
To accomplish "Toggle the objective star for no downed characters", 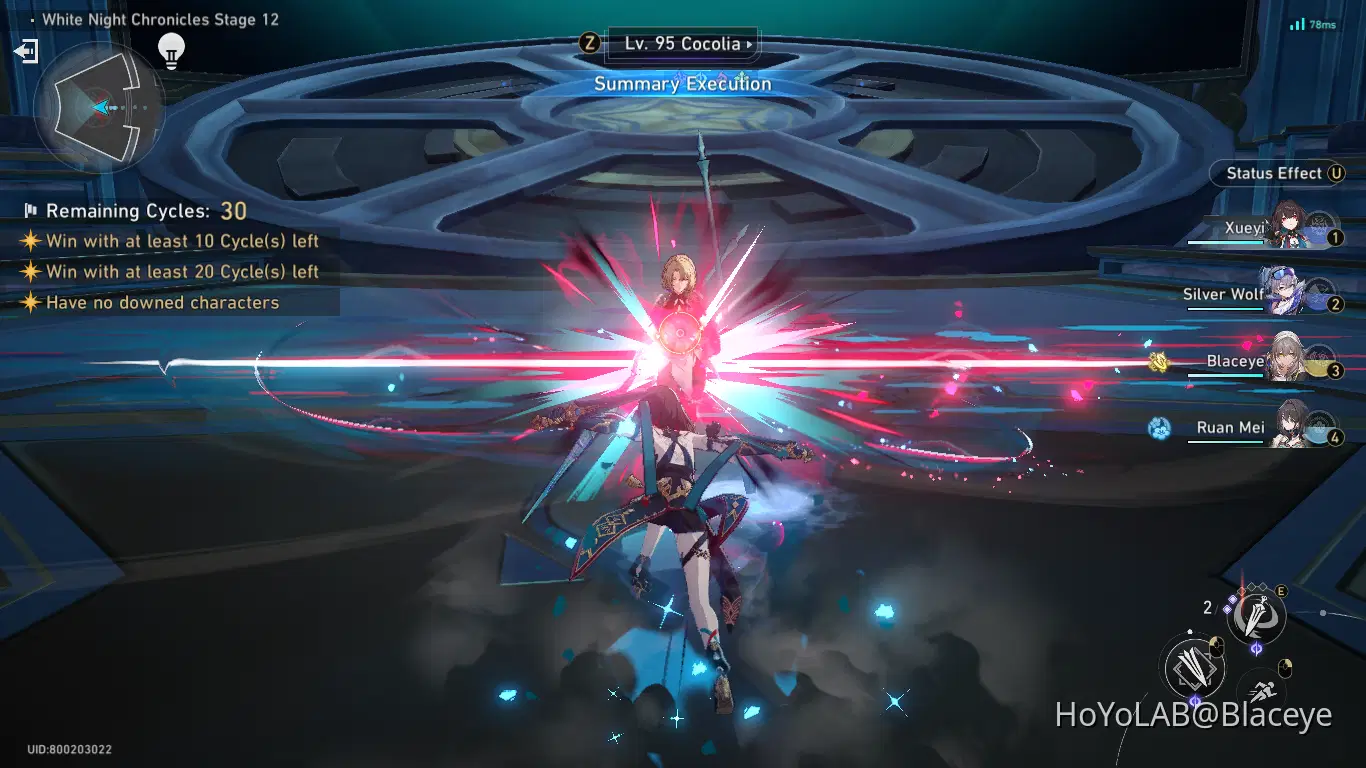I will pos(30,302).
